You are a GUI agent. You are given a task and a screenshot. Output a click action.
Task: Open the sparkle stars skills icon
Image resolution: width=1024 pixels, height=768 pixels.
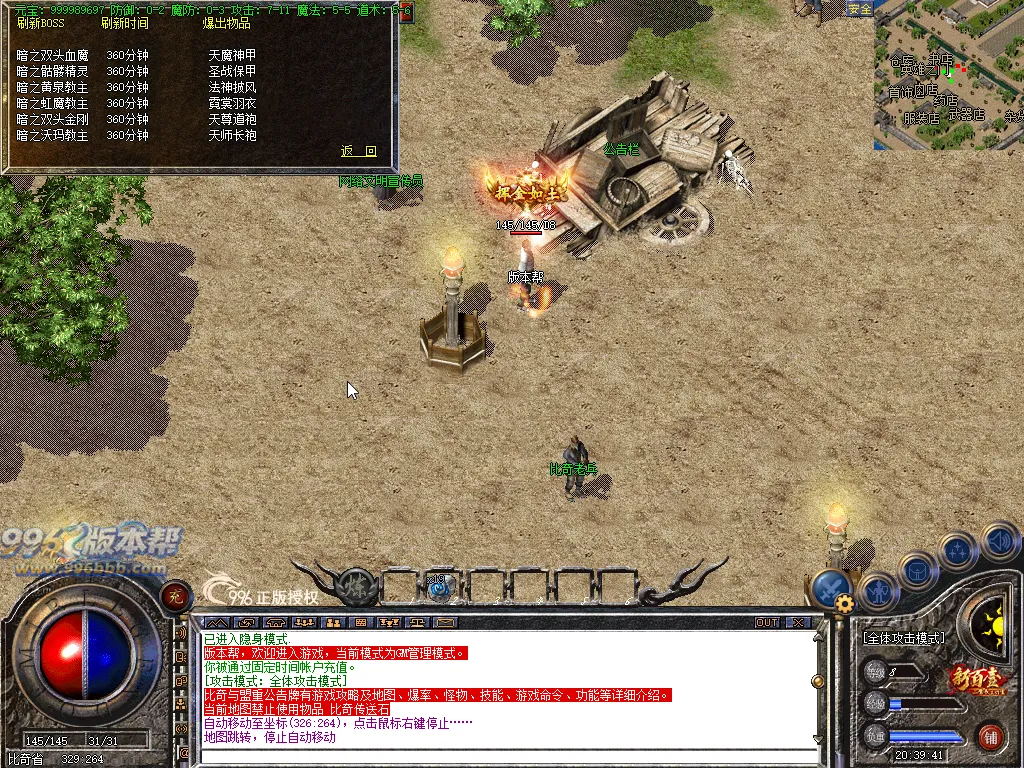pyautogui.click(x=957, y=550)
